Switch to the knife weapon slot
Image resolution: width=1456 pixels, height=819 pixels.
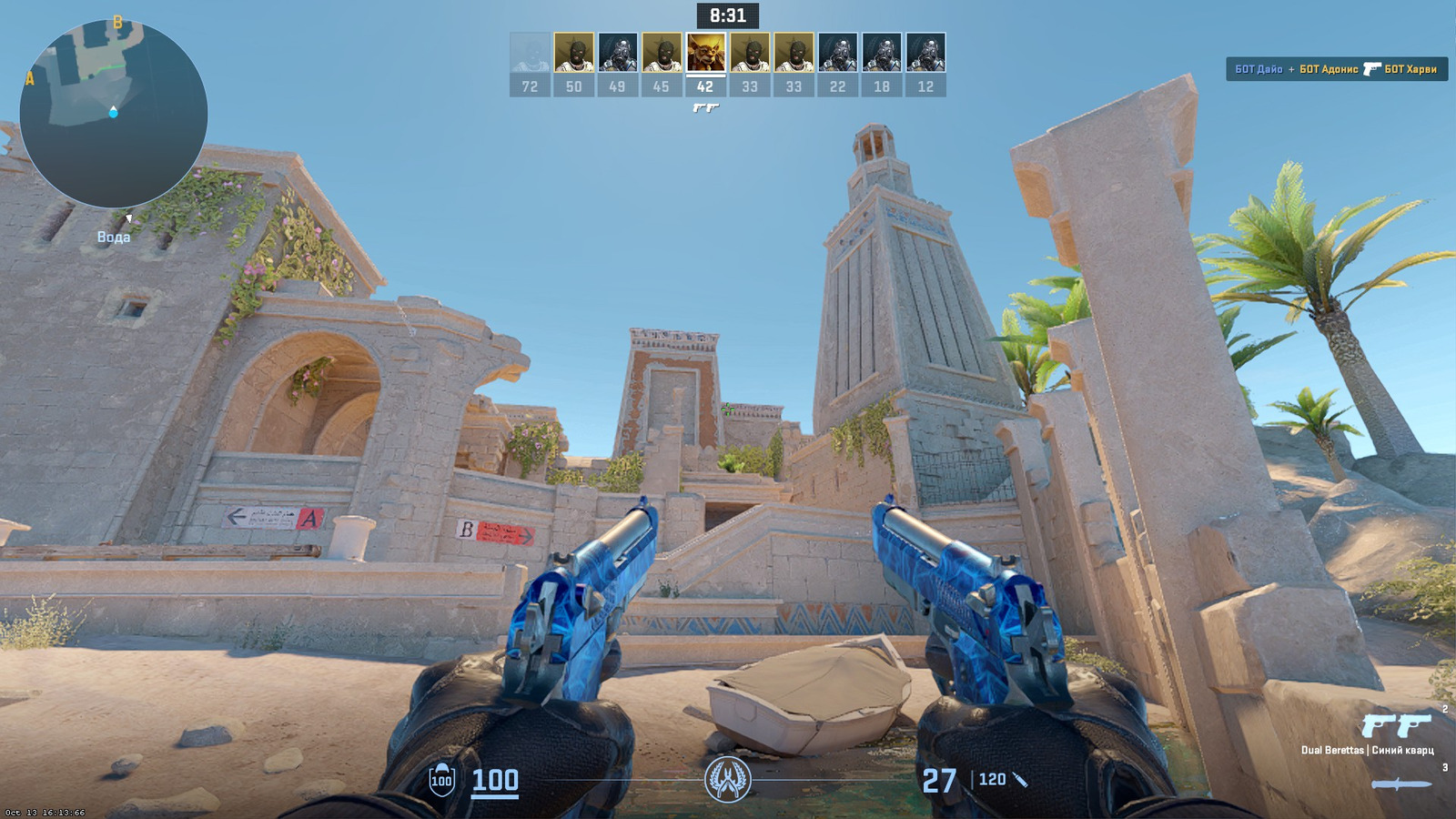[x=1401, y=784]
